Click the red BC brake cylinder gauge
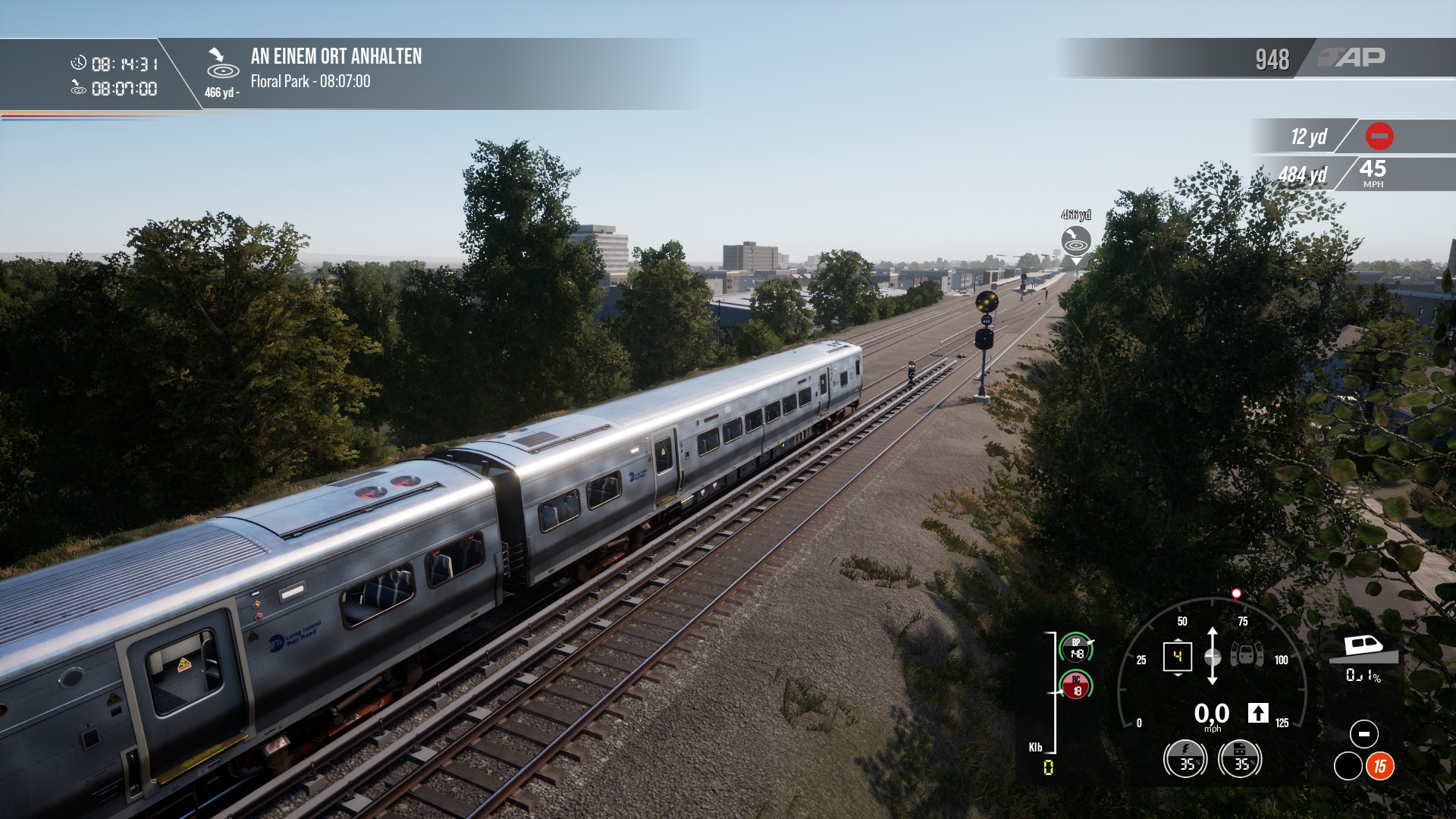The image size is (1456, 819). pos(1076,686)
